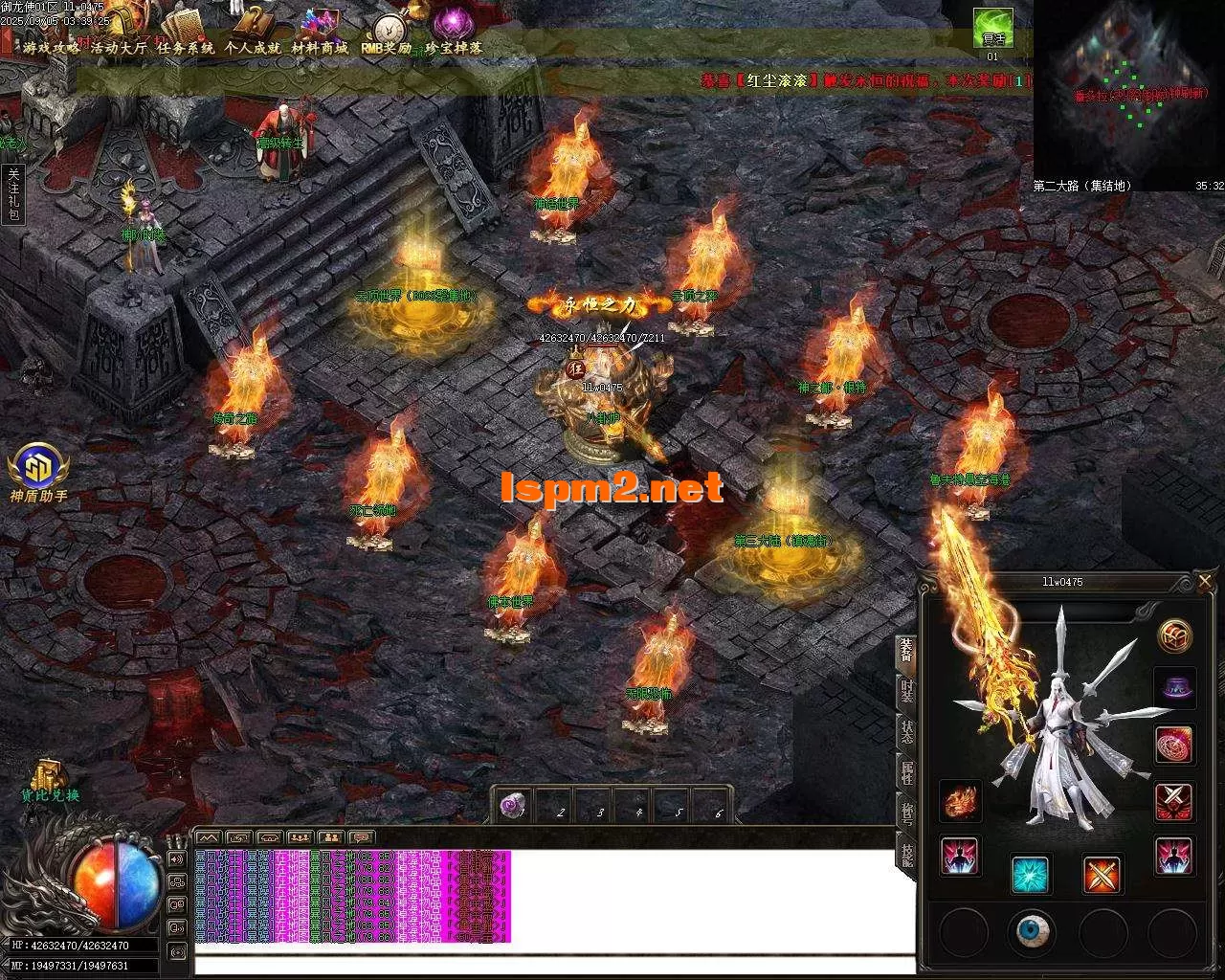Switch to the 属性 attributes tab
Viewport: 1225px width, 980px height.
(x=906, y=772)
